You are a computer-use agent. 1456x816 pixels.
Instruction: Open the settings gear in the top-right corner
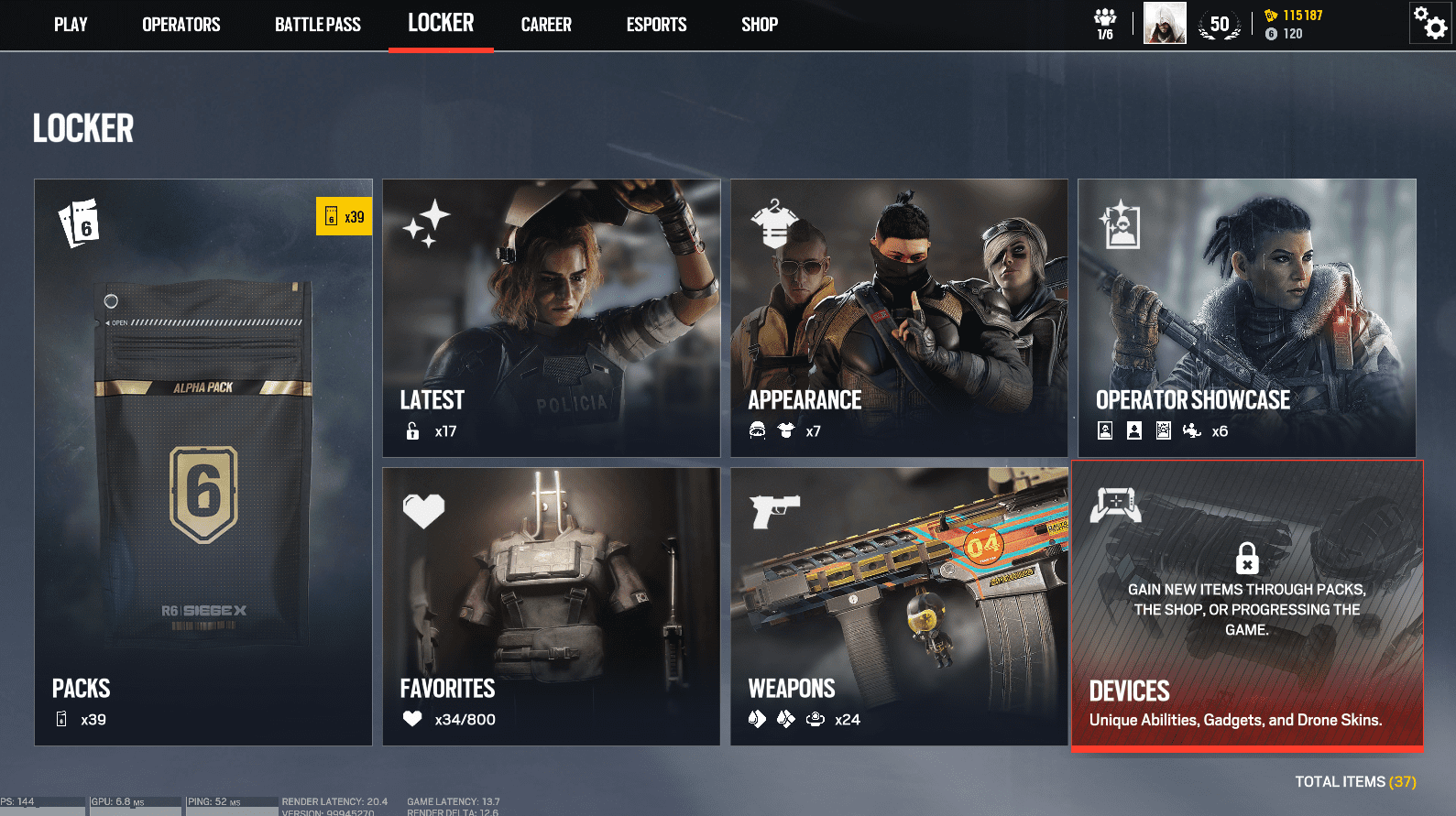(x=1431, y=22)
